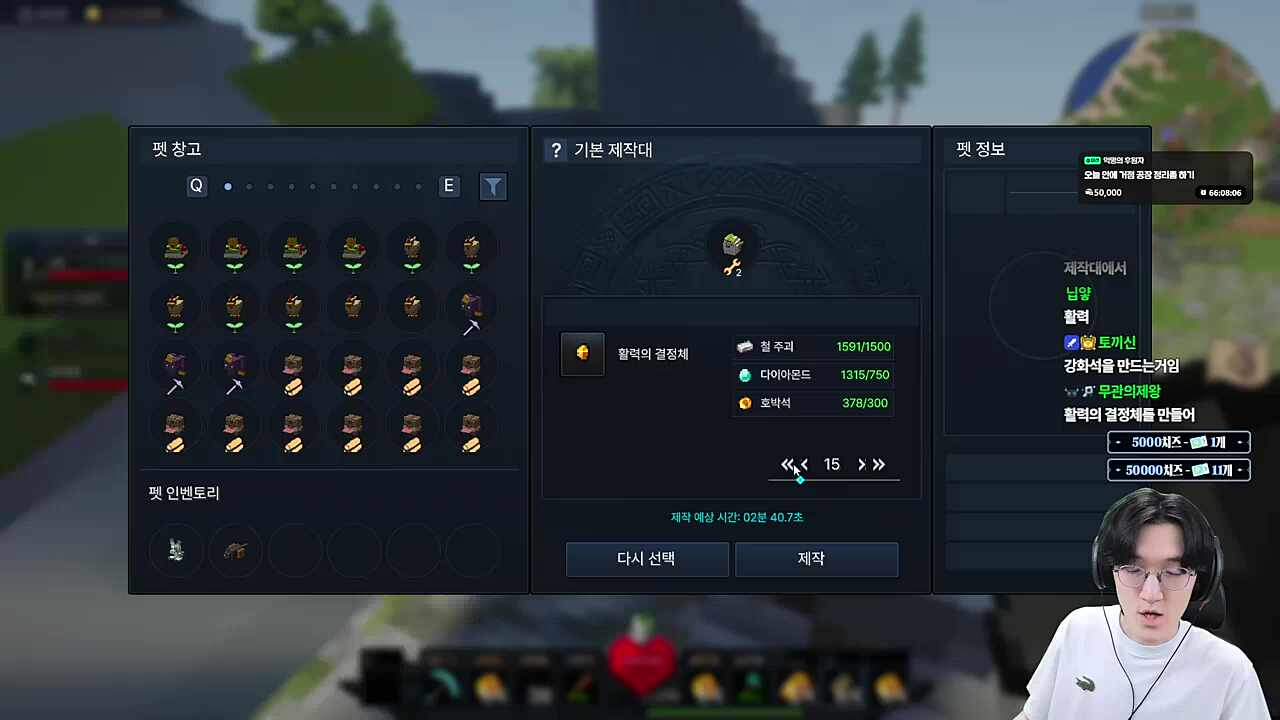The width and height of the screenshot is (1280, 720).
Task: Jump to maximum with double-right chevron
Action: pyautogui.click(x=878, y=464)
